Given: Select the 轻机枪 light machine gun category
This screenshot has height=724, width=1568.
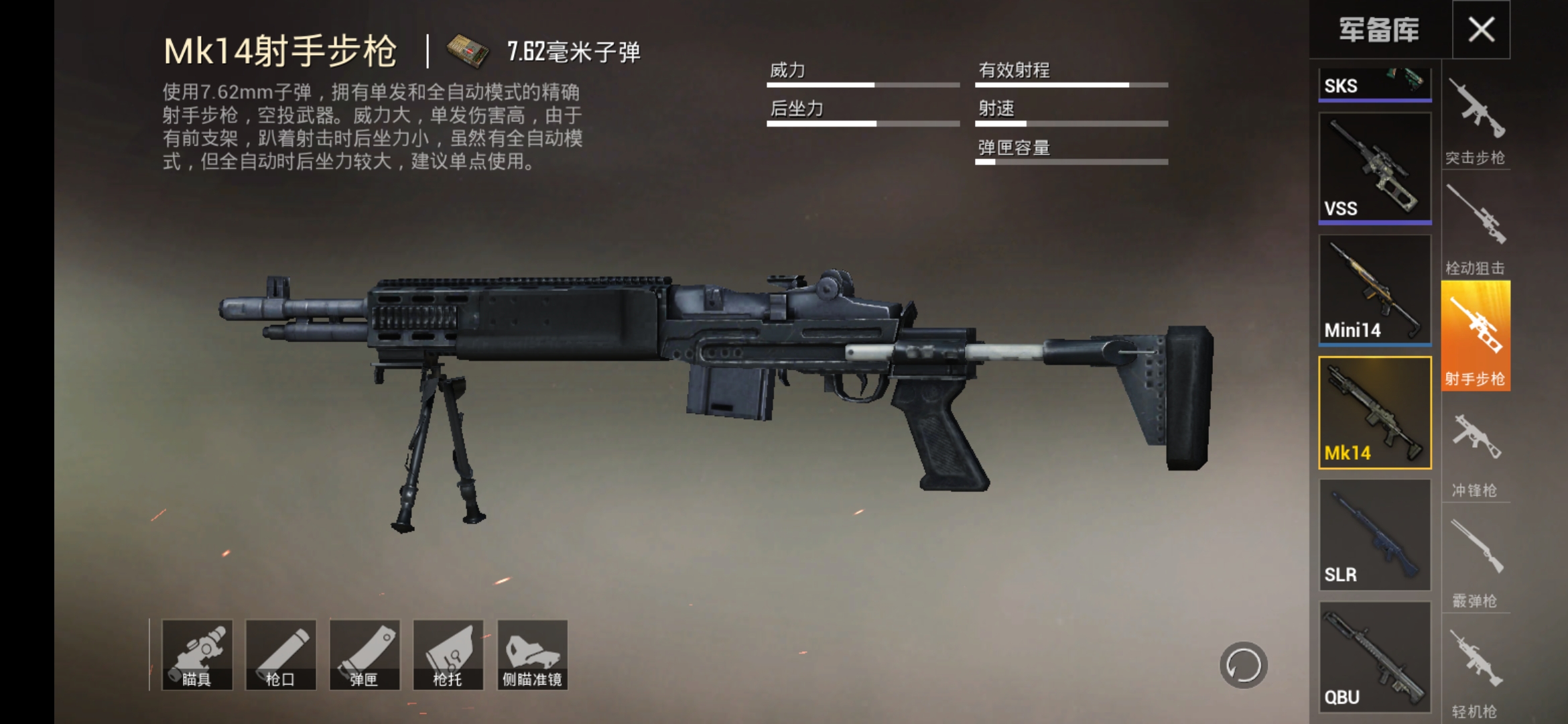Looking at the screenshot, I should pyautogui.click(x=1476, y=664).
